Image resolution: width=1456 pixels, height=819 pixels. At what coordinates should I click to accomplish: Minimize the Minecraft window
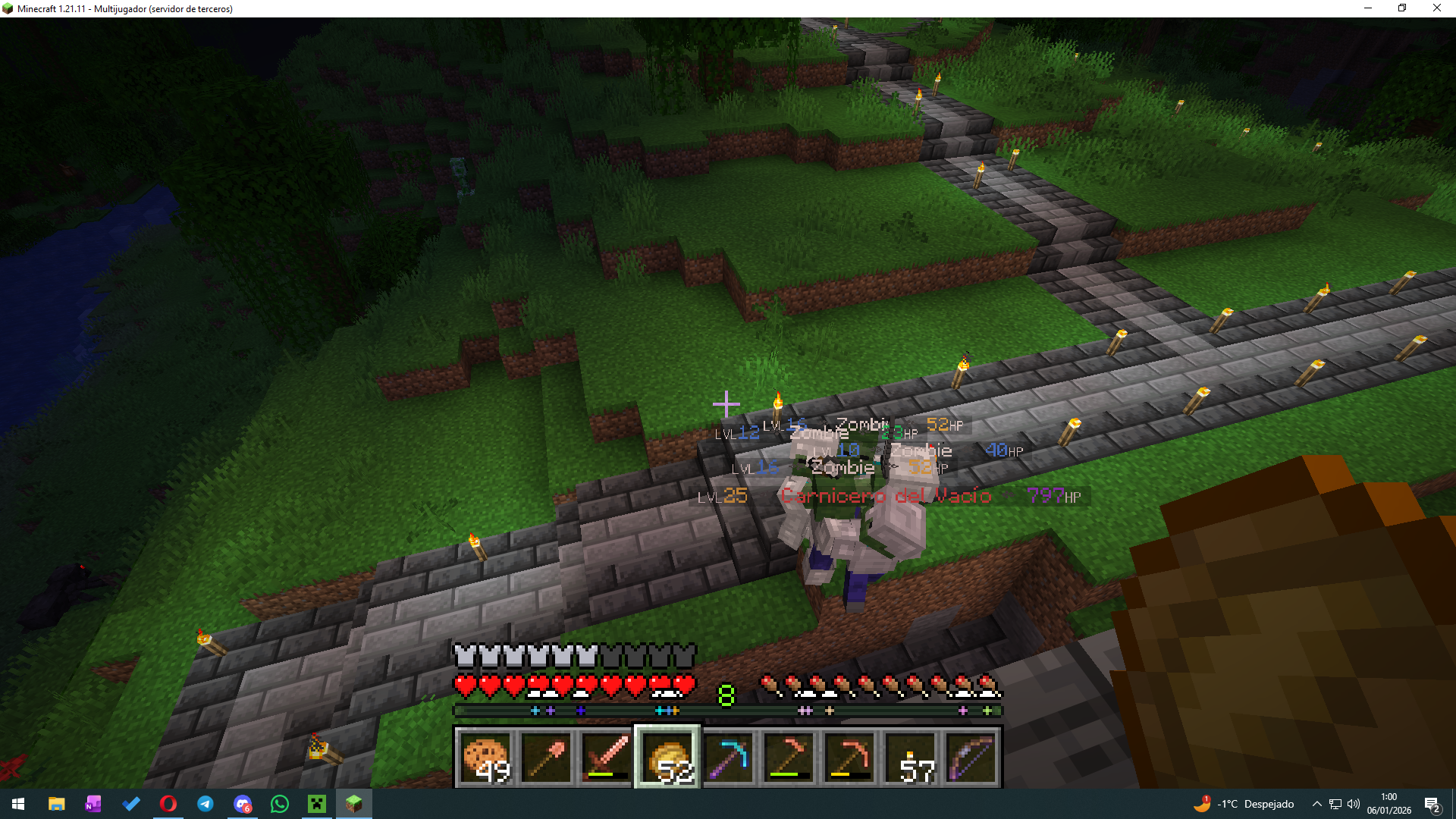1368,8
